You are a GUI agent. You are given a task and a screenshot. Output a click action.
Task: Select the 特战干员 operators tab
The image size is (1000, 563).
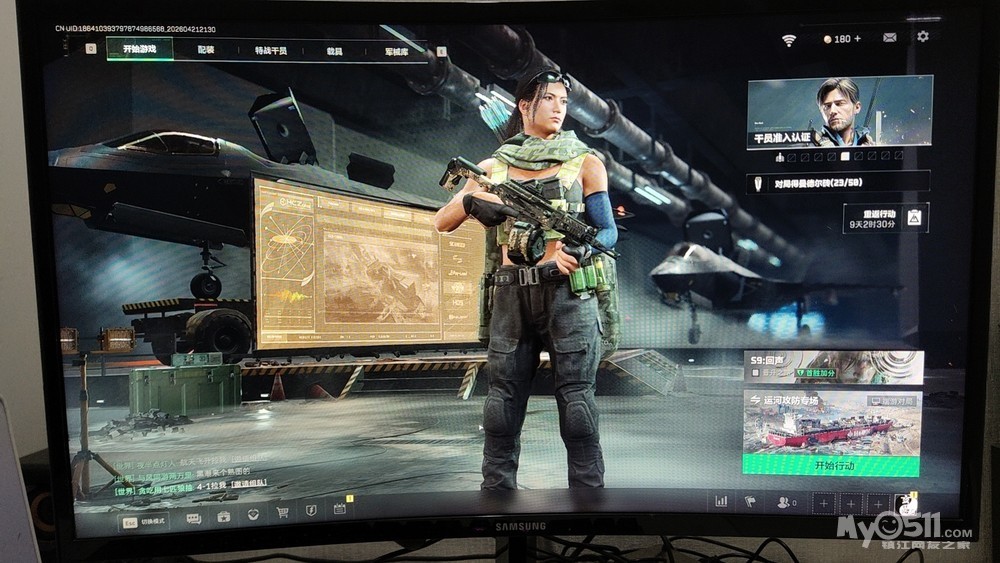[270, 50]
